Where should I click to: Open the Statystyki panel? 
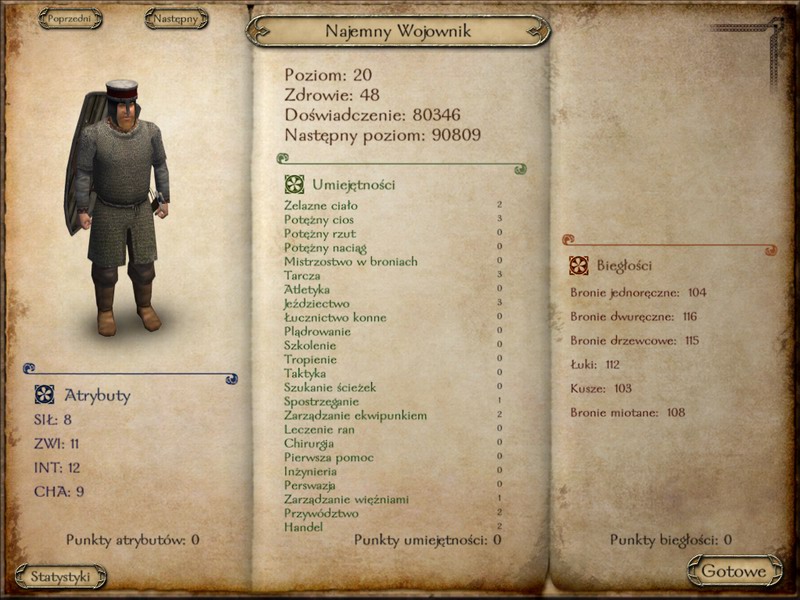61,576
